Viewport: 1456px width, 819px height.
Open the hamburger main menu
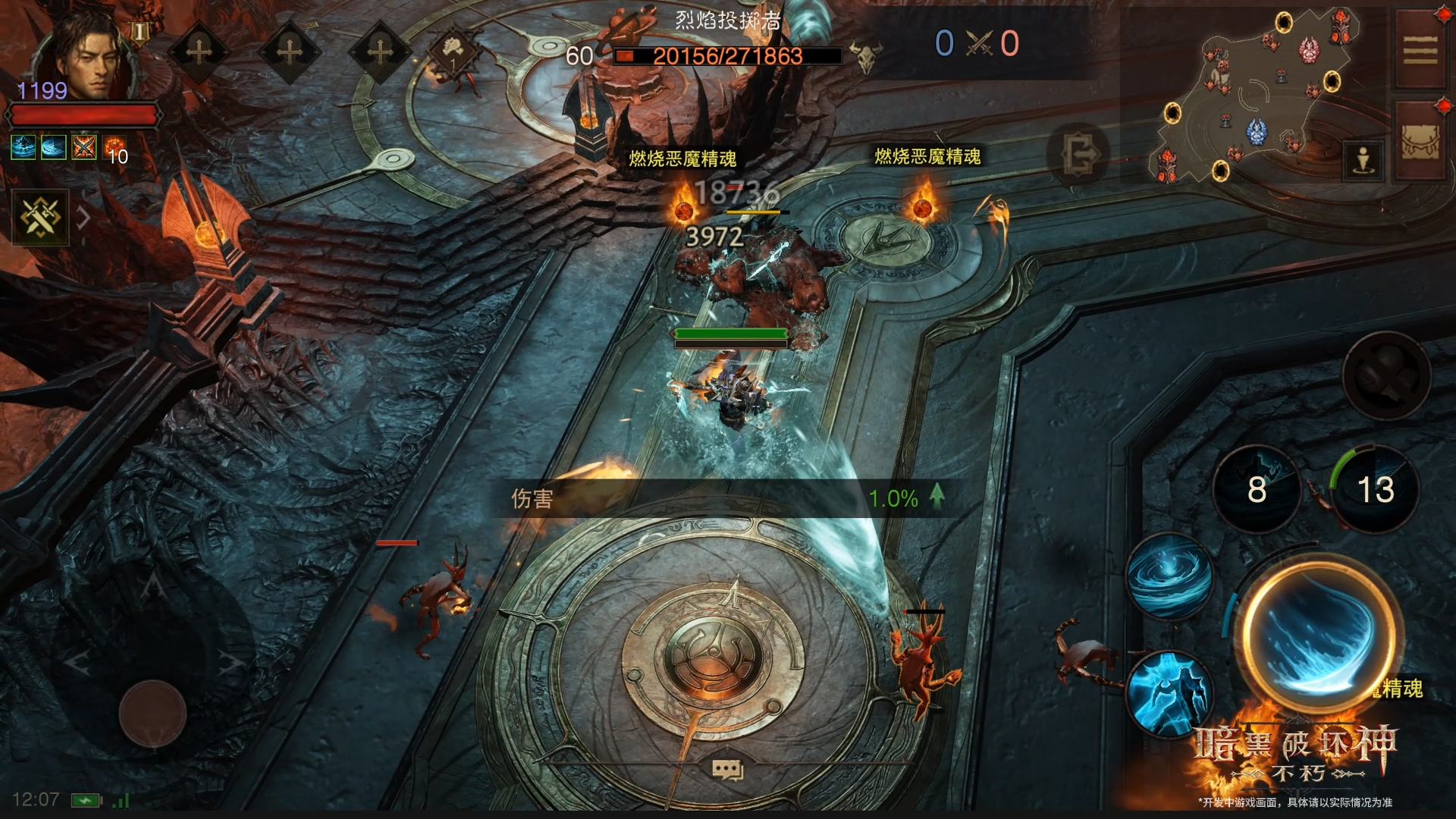pyautogui.click(x=1420, y=52)
